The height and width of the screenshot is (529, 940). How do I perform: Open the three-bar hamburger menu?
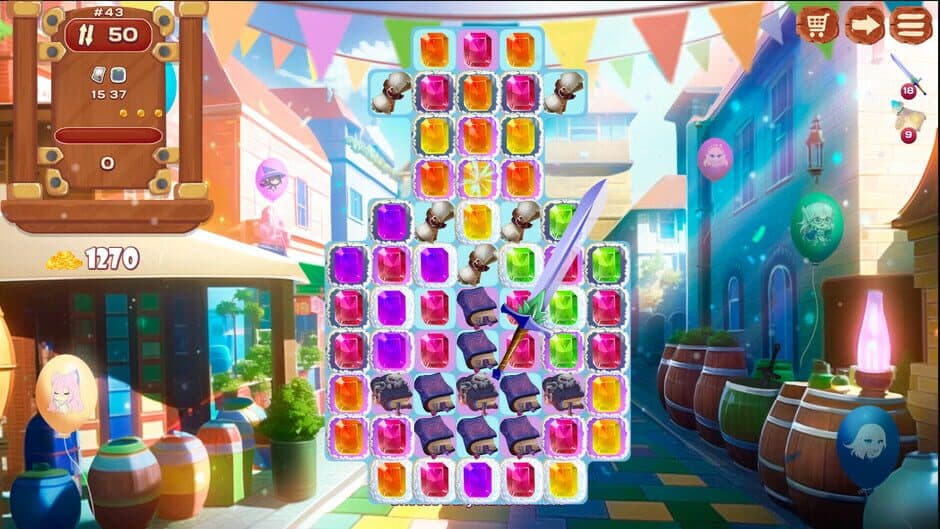coord(910,25)
